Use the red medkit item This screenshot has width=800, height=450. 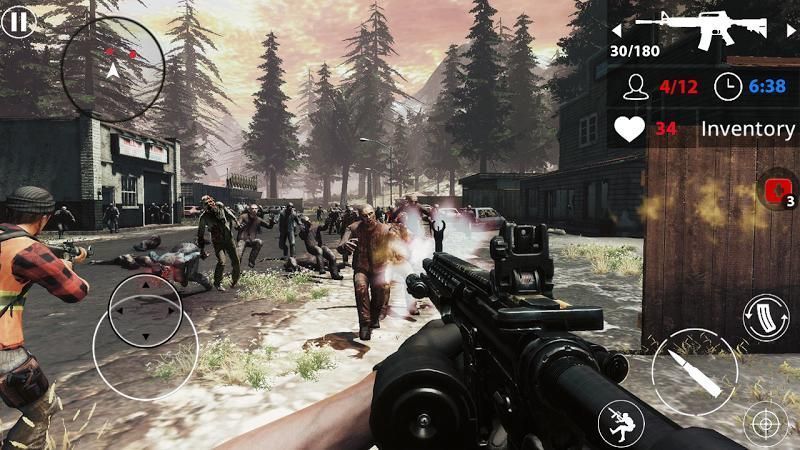776,191
